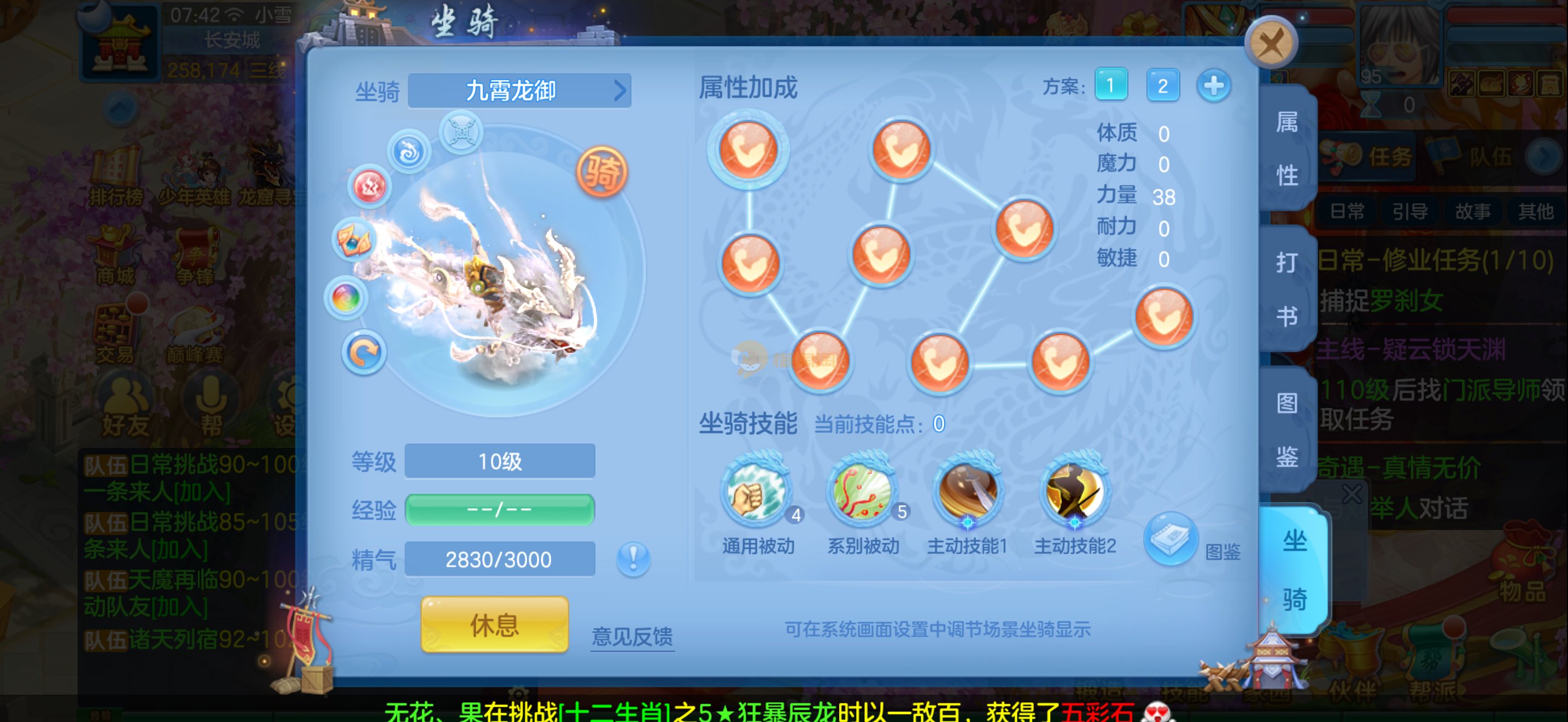The height and width of the screenshot is (722, 1568).
Task: Select attribute scheme 2
Action: click(1162, 85)
